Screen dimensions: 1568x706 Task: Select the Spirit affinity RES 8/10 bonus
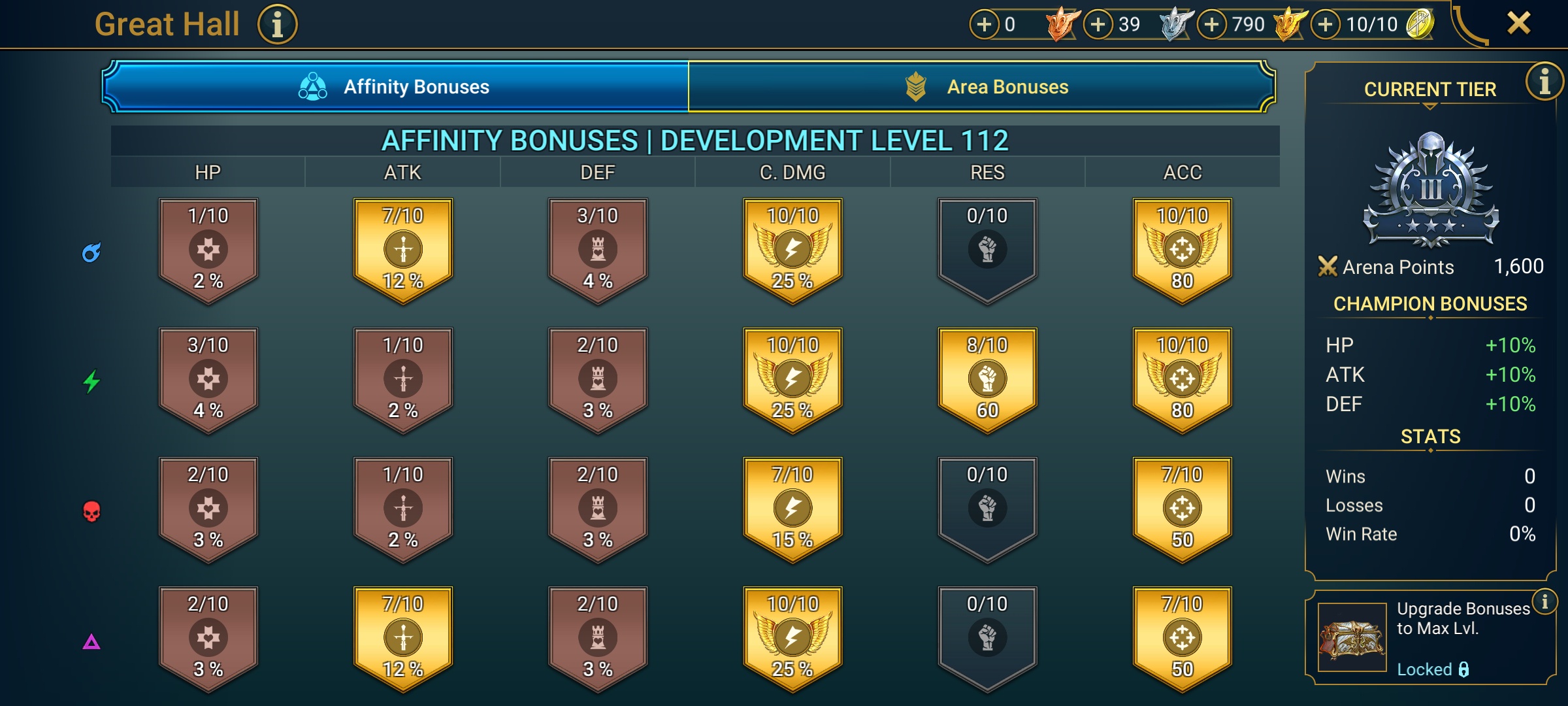(987, 378)
